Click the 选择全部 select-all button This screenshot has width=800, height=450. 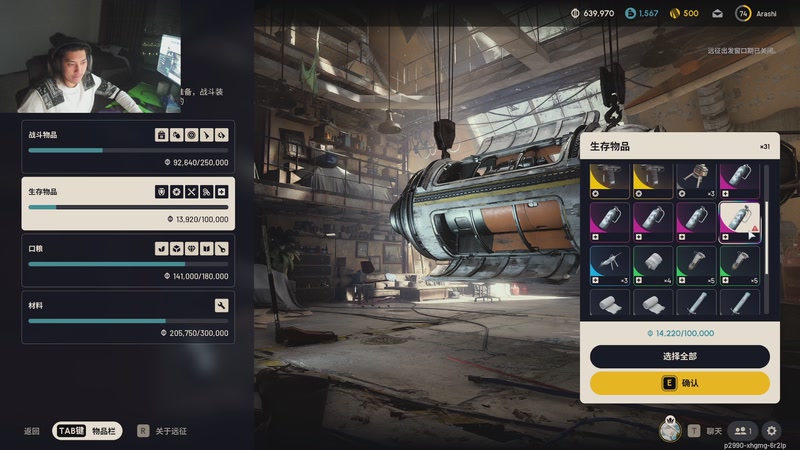680,357
